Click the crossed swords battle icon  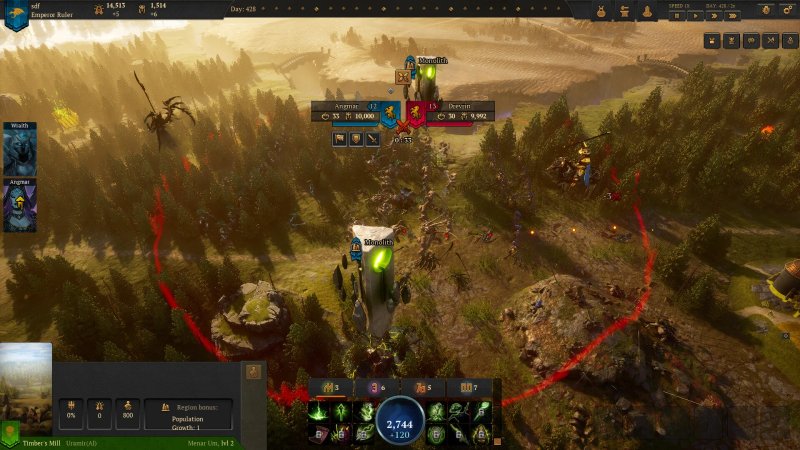[403, 127]
